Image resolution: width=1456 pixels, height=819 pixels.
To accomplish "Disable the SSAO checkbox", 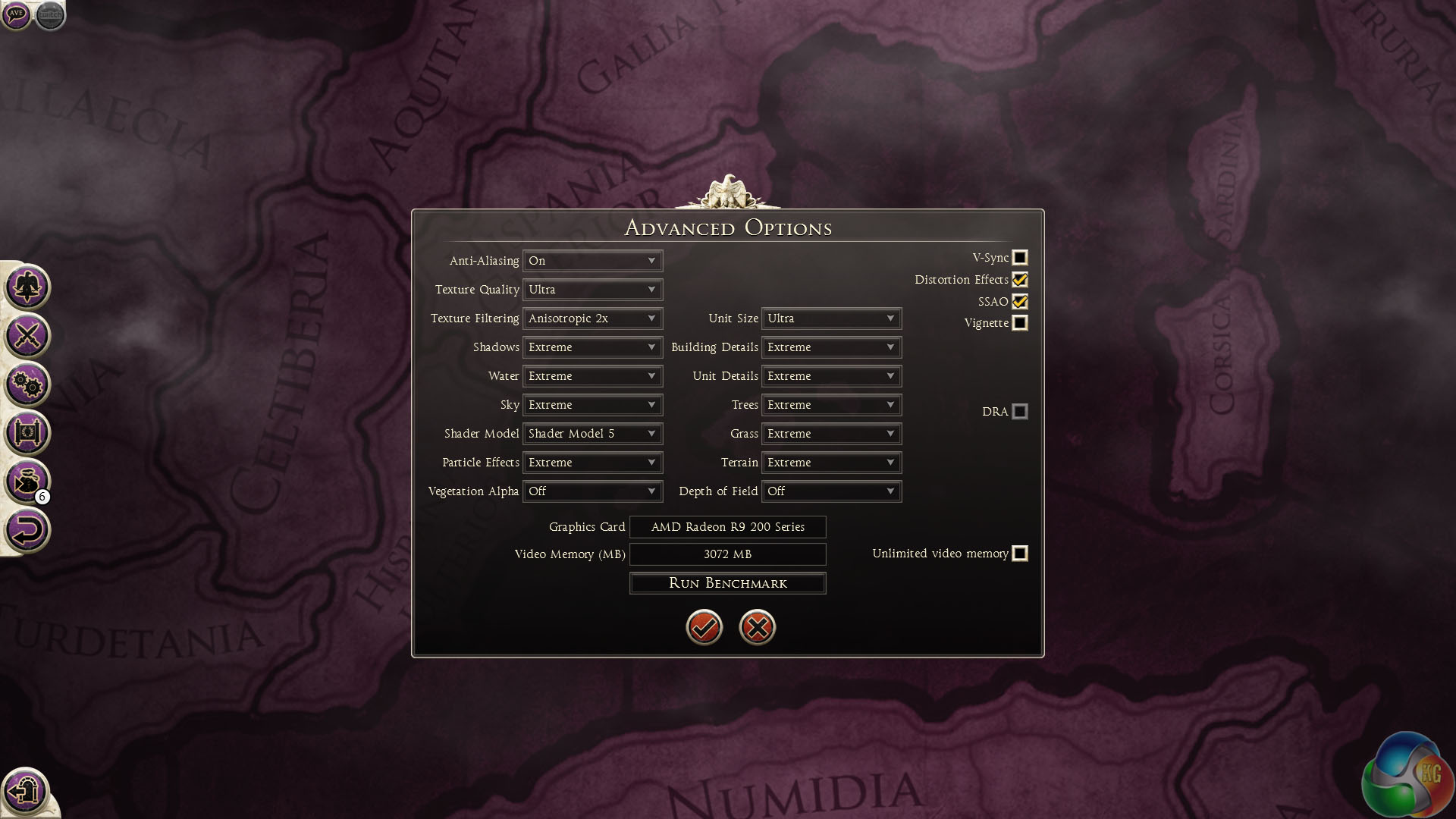I will [1020, 302].
